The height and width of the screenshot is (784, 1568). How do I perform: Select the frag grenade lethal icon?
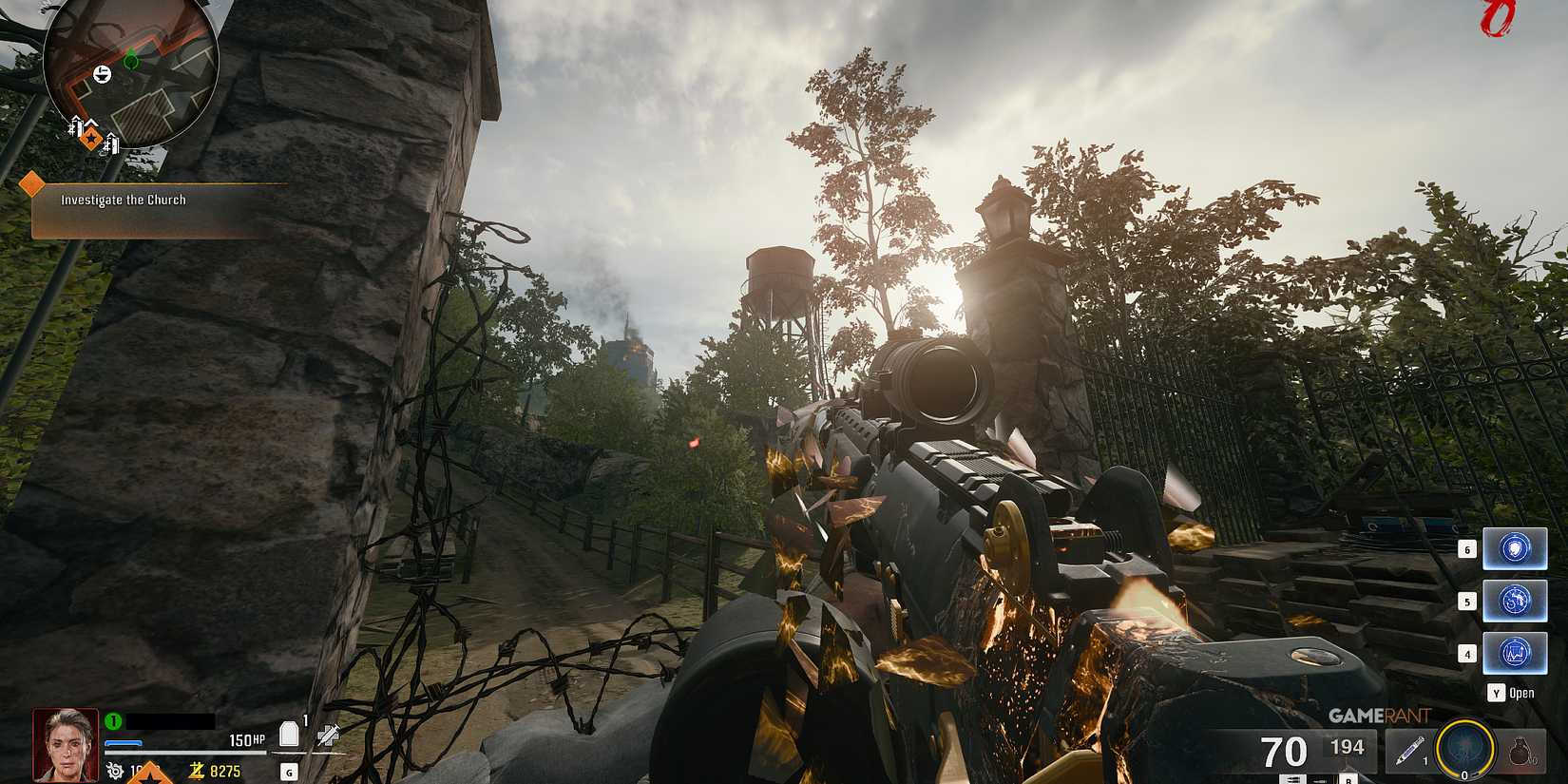tap(1520, 749)
